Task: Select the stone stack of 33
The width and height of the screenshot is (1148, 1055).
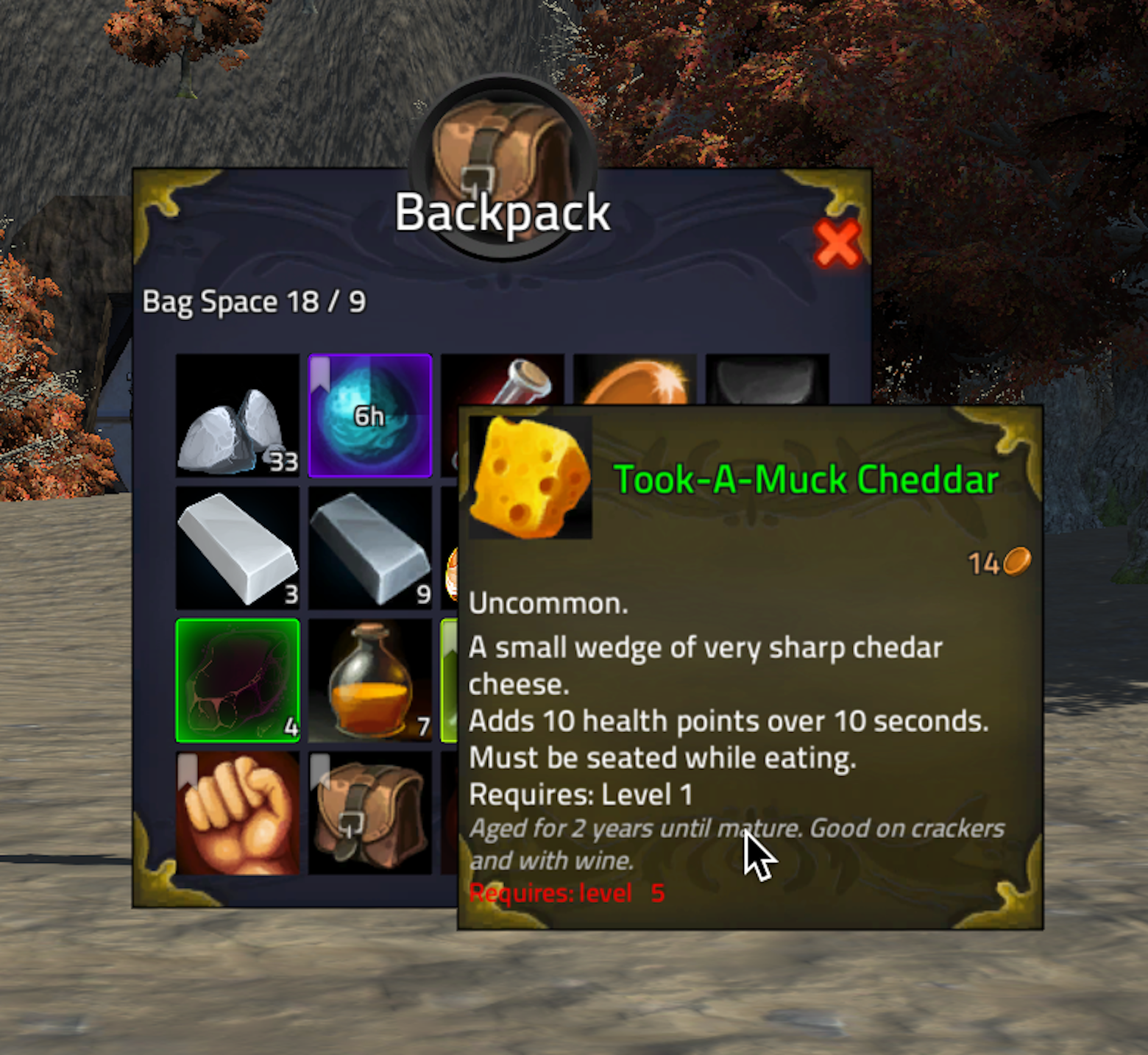Action: click(237, 416)
